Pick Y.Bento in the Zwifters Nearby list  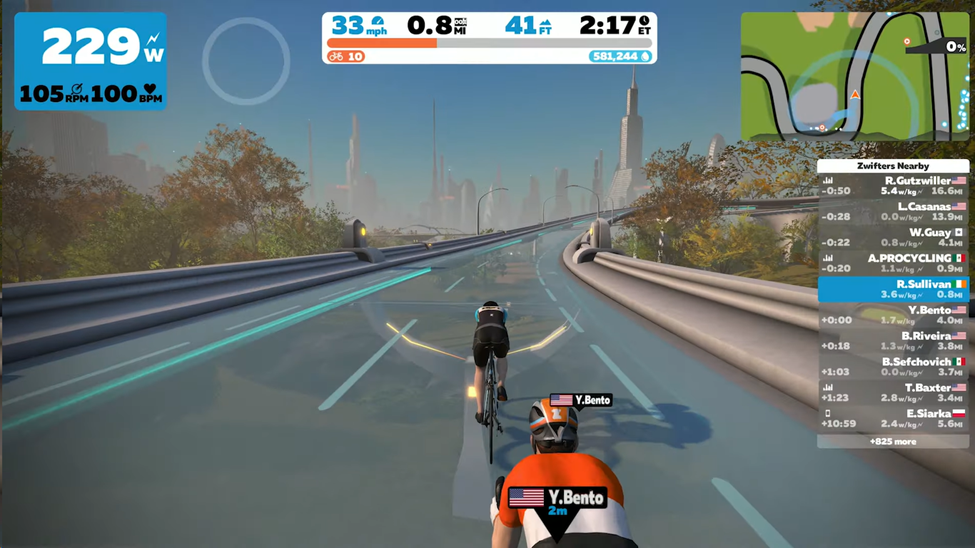(893, 315)
